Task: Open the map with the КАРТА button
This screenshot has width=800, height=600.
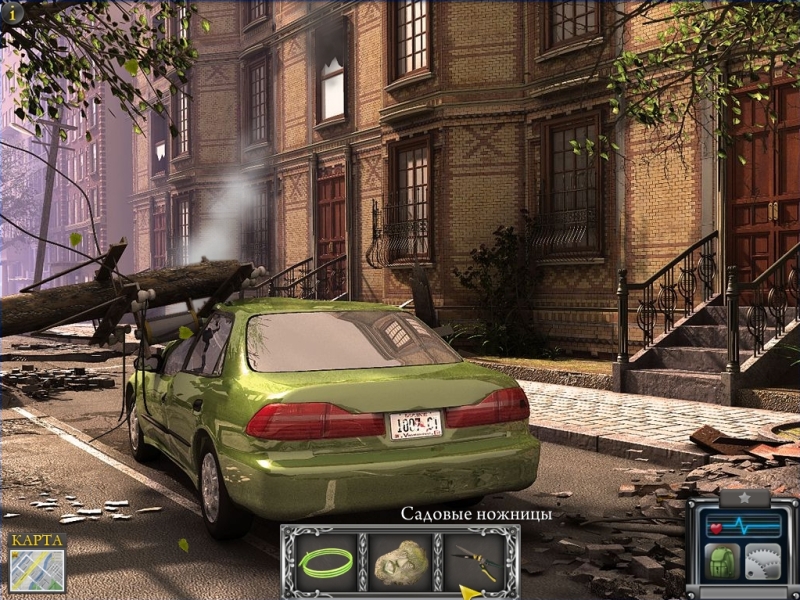Action: 37,564
